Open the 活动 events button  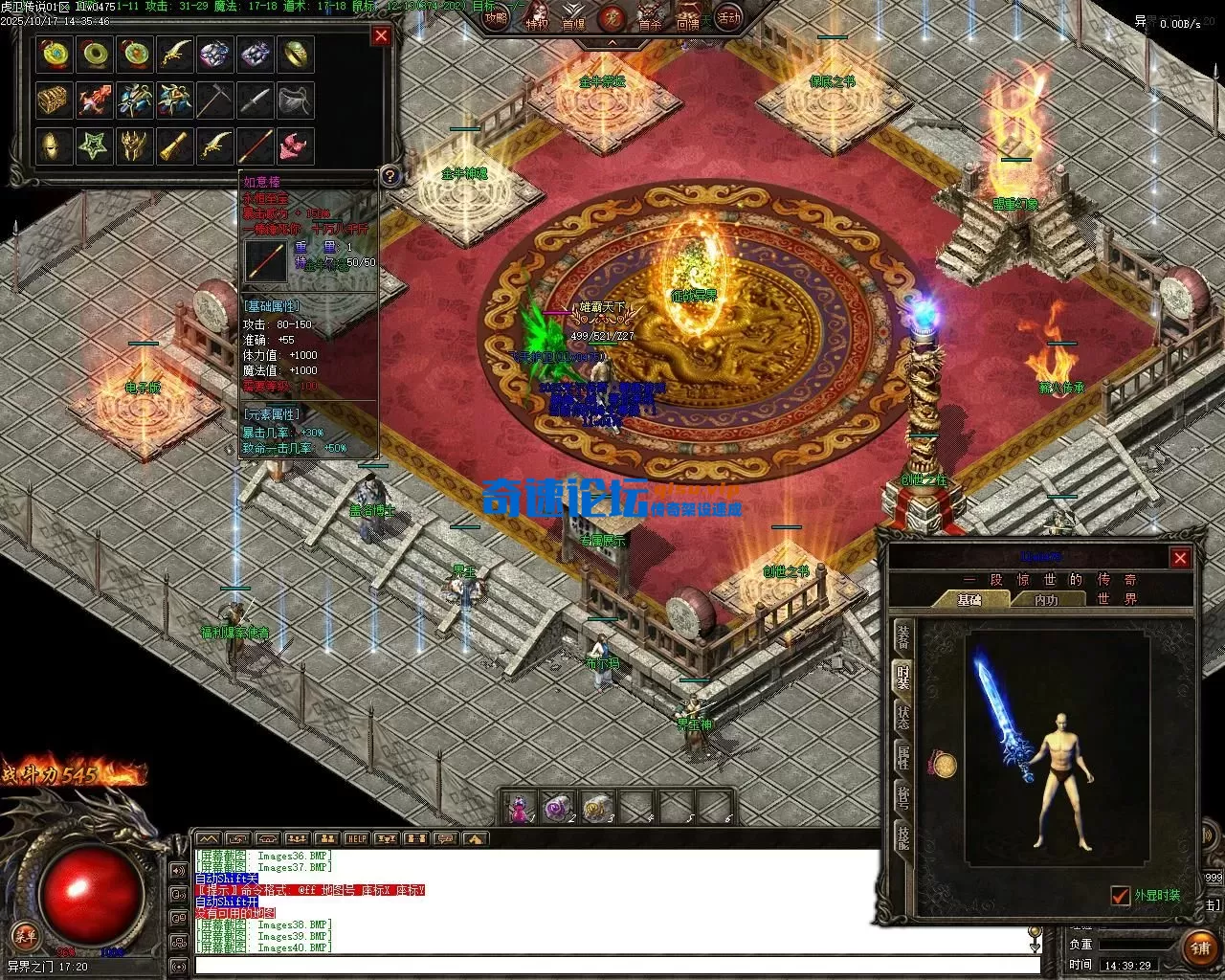click(x=729, y=17)
